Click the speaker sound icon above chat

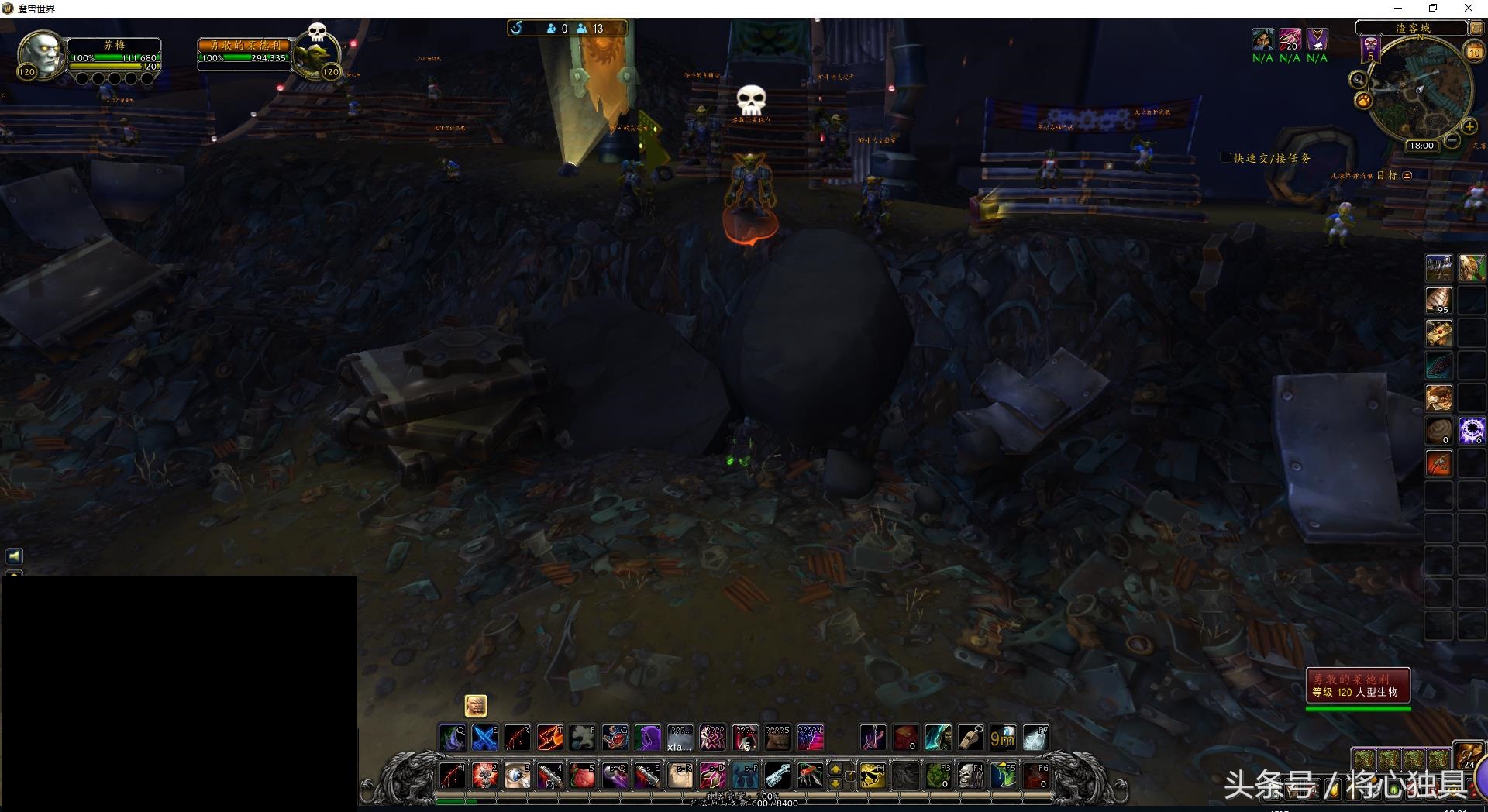point(14,556)
